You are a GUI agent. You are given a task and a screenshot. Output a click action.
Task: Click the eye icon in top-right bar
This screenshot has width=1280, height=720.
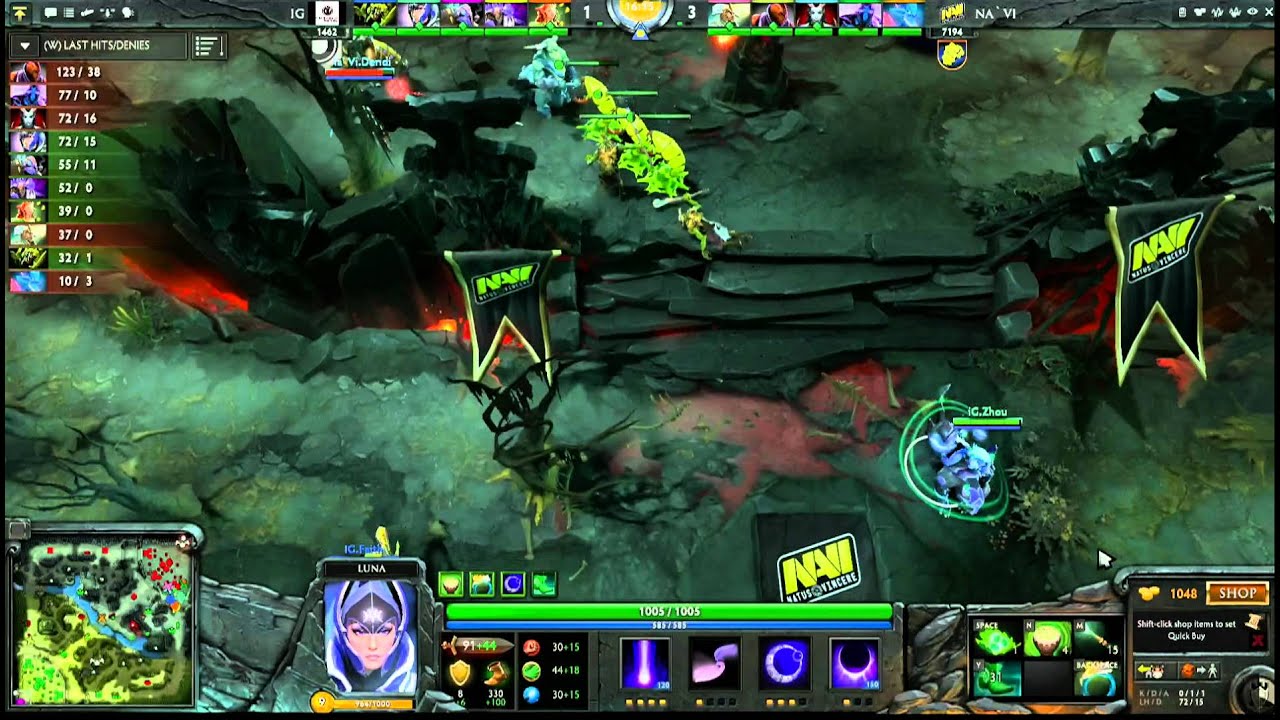pyautogui.click(x=1251, y=12)
